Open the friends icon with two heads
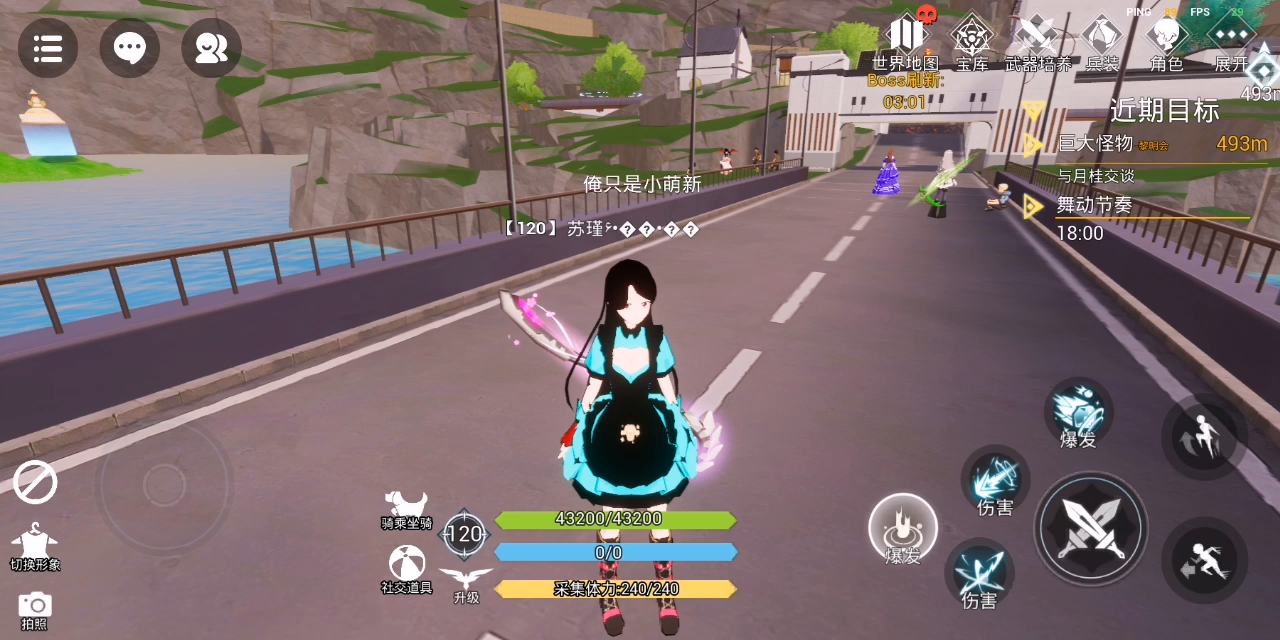The image size is (1280, 640). pos(211,48)
